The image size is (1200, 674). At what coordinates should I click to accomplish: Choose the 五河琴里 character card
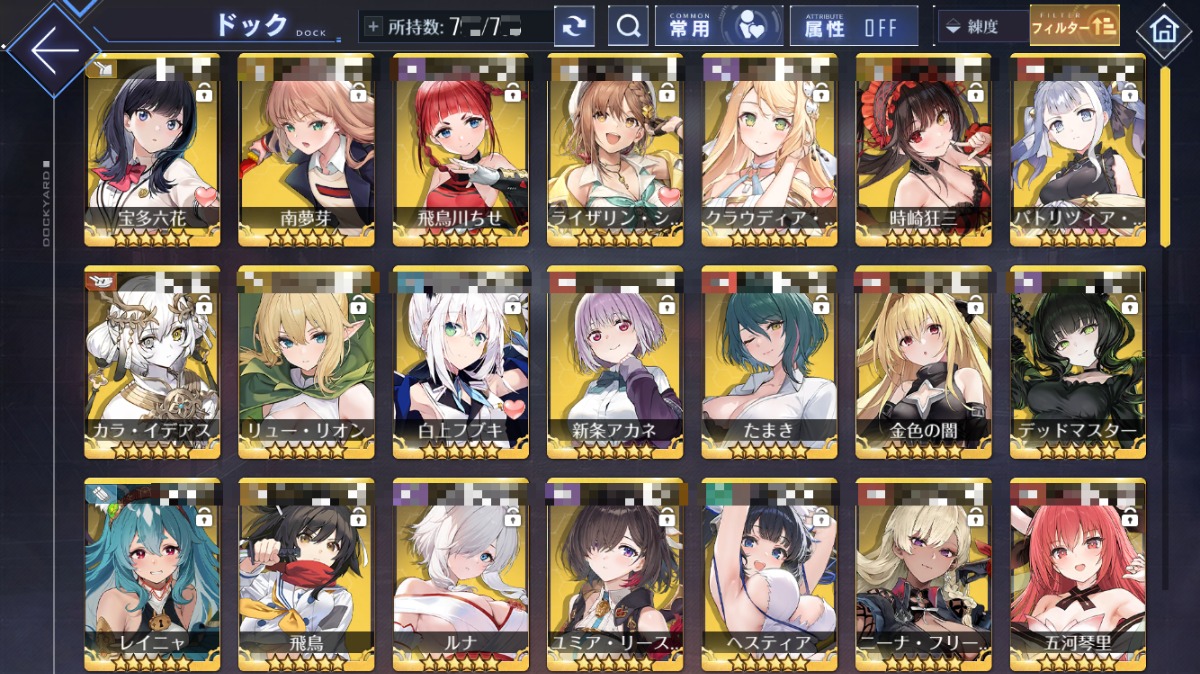point(1077,573)
